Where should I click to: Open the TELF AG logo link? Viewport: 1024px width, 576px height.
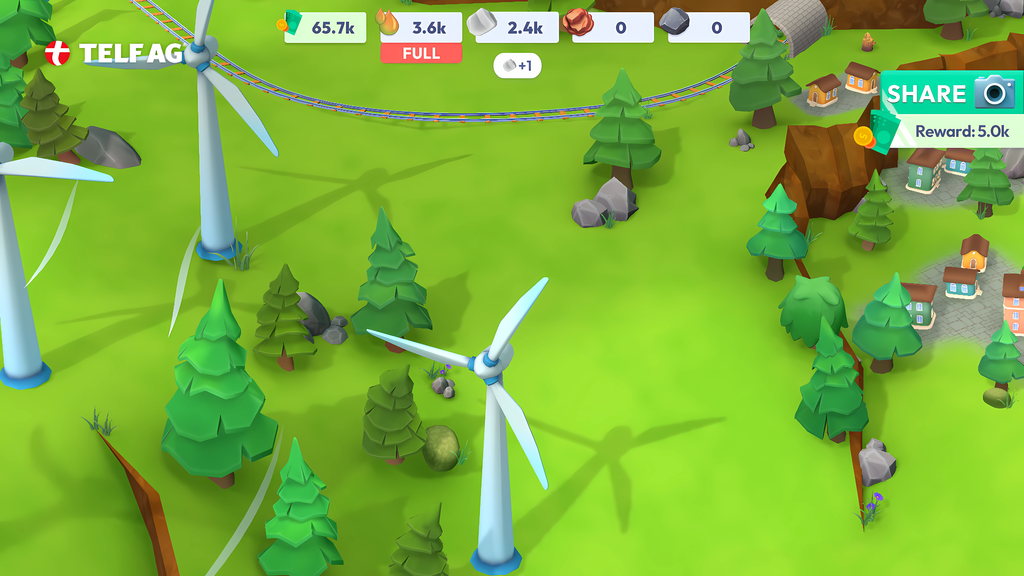click(114, 54)
